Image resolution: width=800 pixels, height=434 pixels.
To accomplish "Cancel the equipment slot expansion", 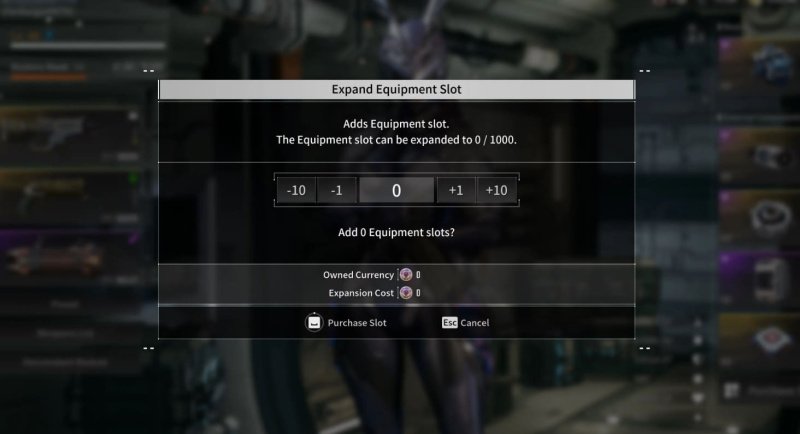I will click(x=466, y=323).
